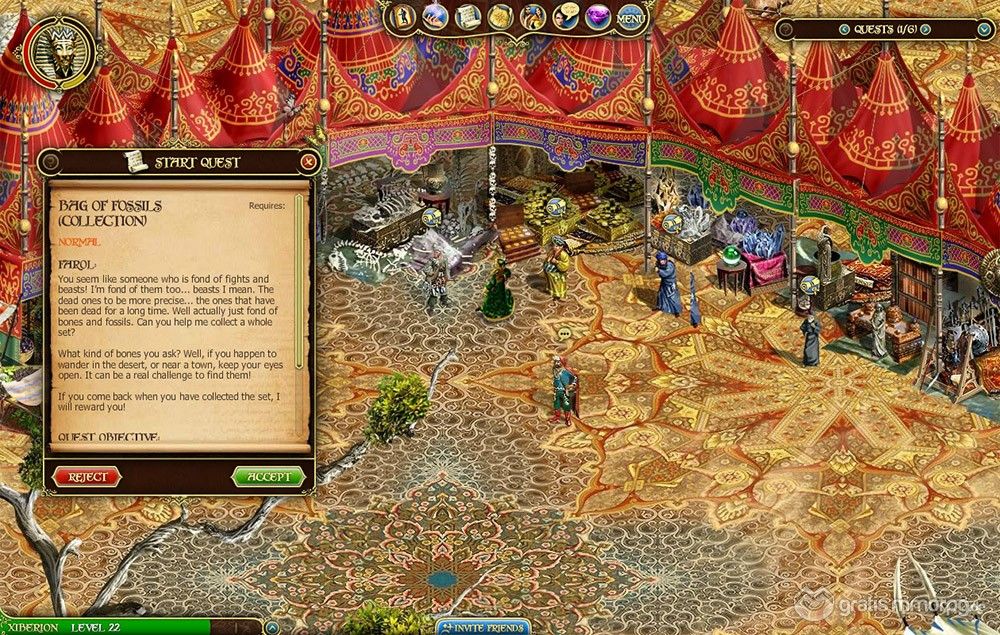
Task: Open the purple gem shop icon
Action: 597,17
